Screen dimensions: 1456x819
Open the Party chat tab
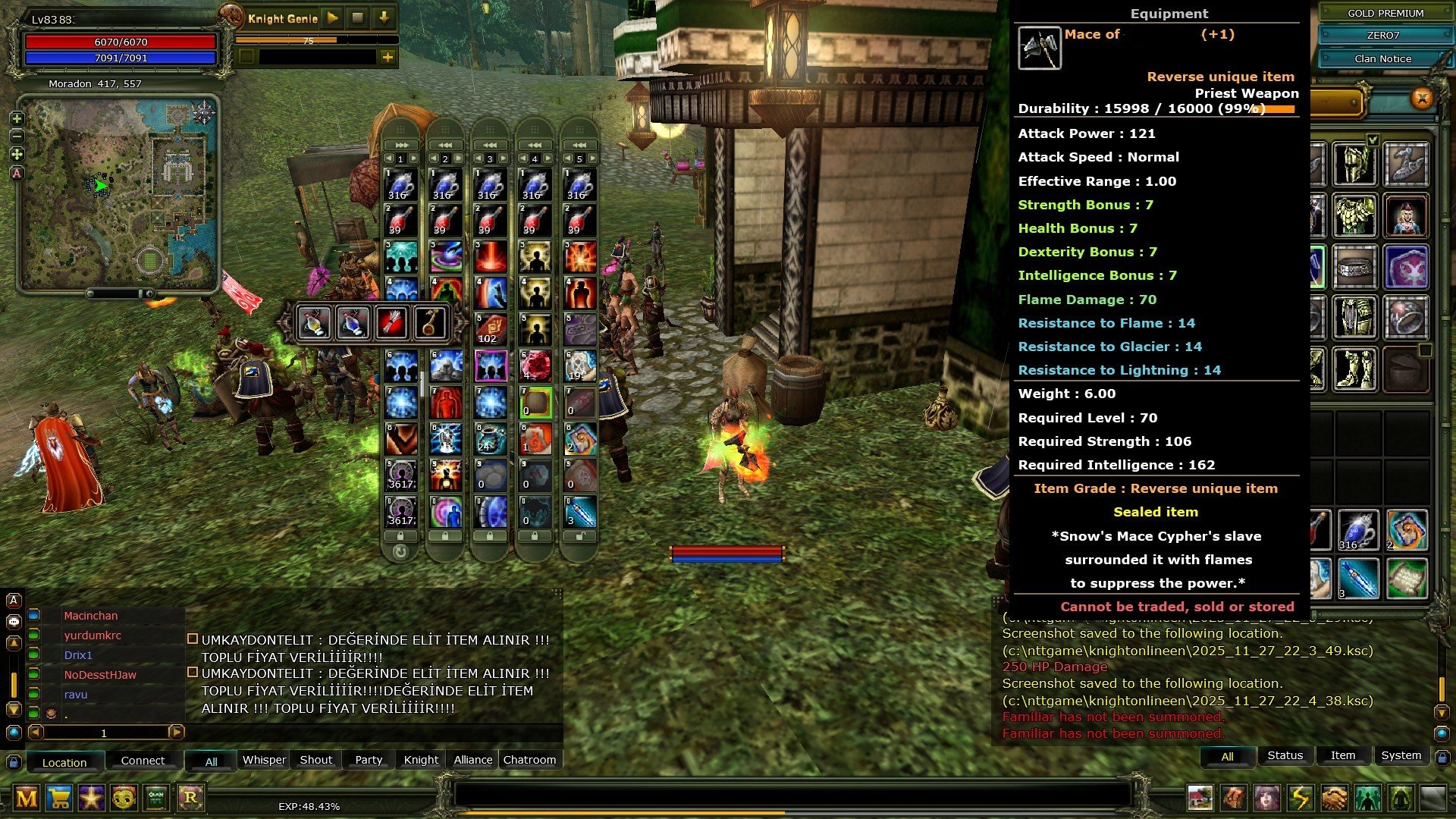coord(369,760)
